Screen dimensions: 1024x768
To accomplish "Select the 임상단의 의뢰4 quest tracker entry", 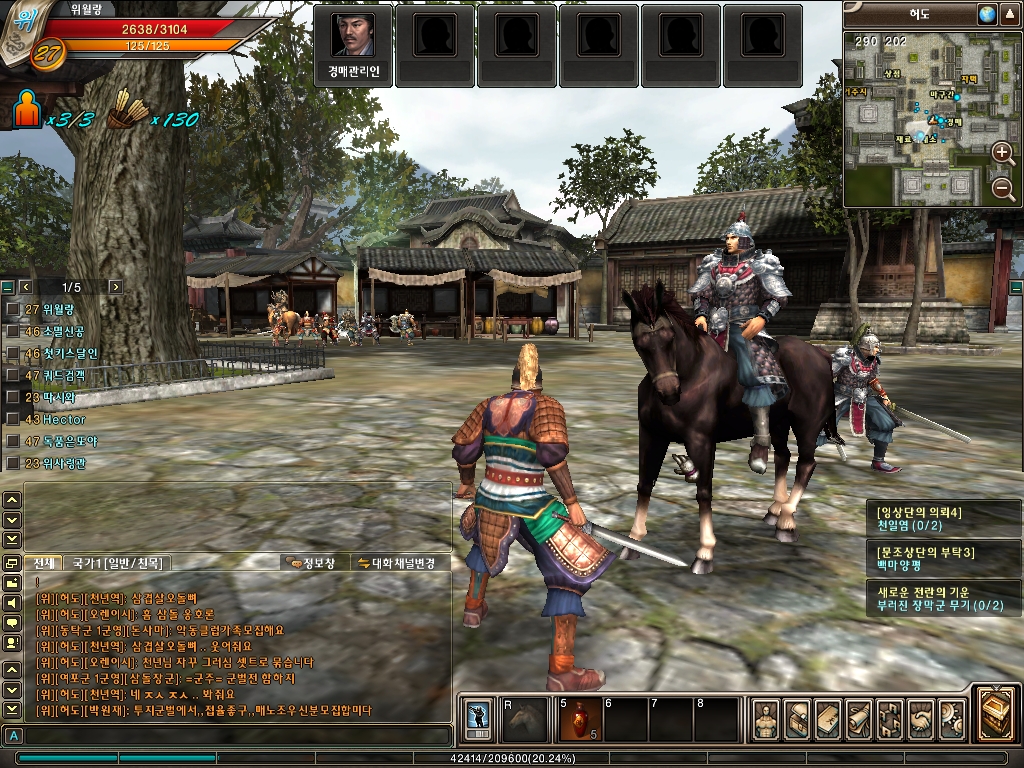I will pos(945,519).
